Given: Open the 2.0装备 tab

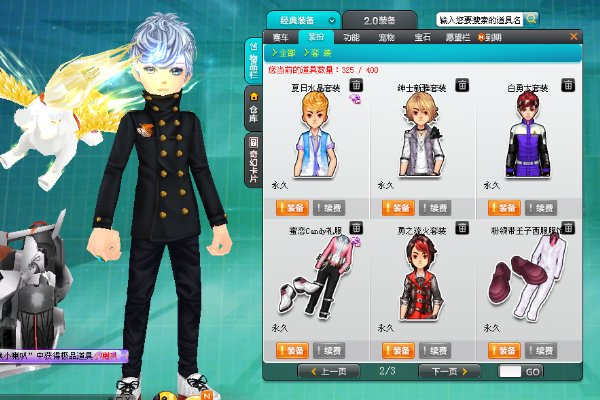Looking at the screenshot, I should pos(380,20).
